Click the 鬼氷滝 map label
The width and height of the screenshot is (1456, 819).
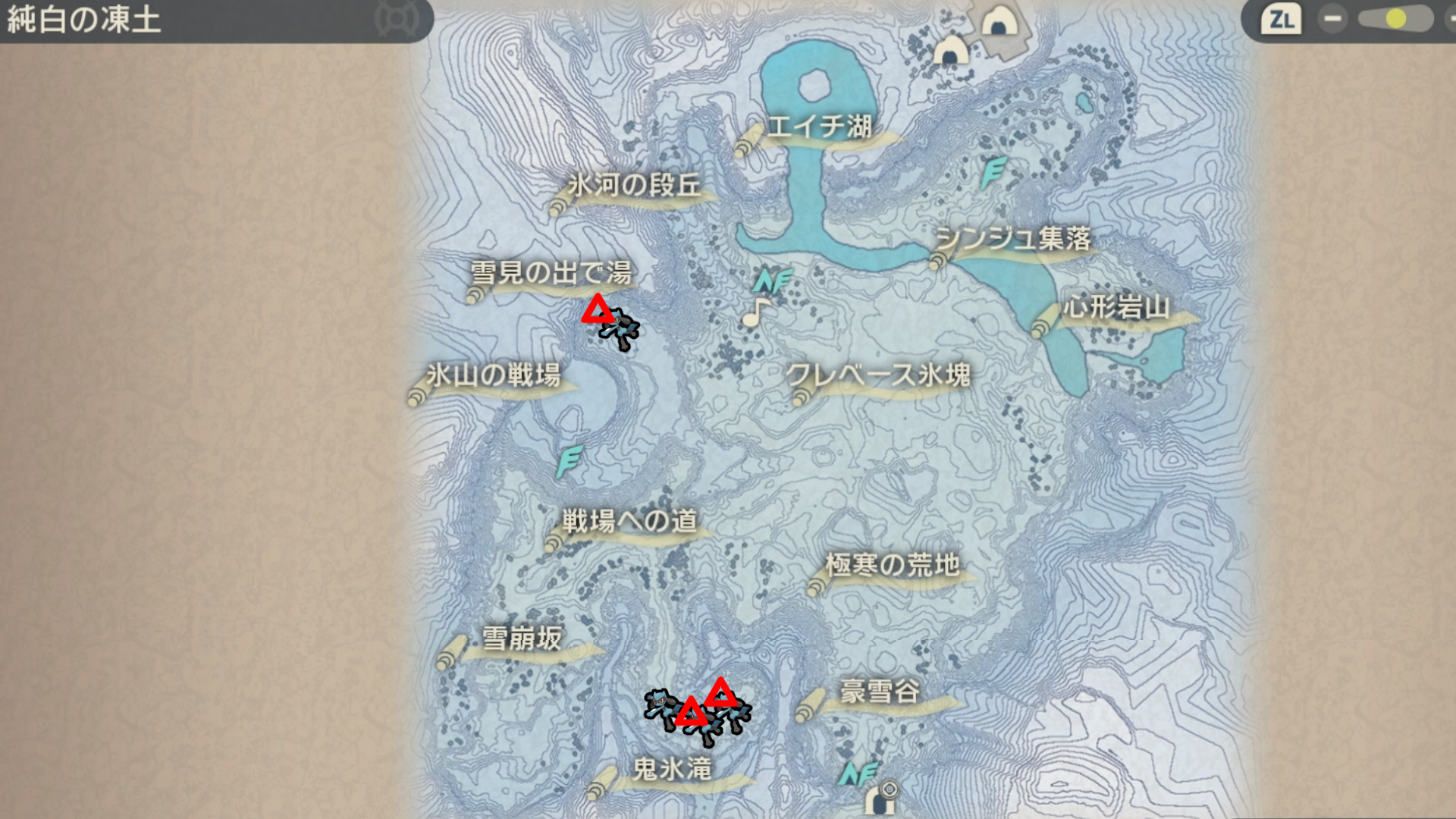pos(672,770)
